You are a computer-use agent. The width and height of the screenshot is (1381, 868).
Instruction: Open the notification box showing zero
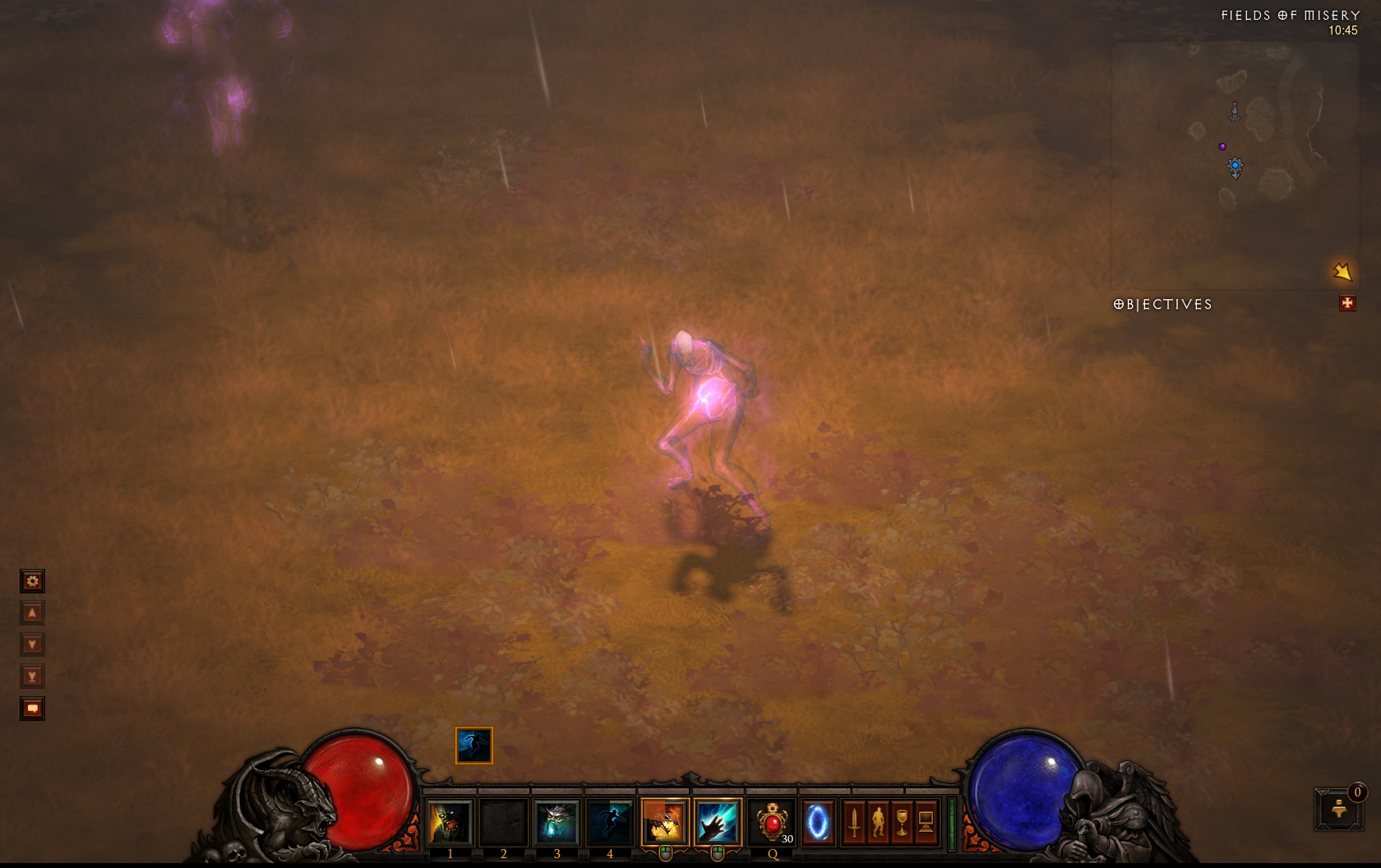click(x=1339, y=808)
